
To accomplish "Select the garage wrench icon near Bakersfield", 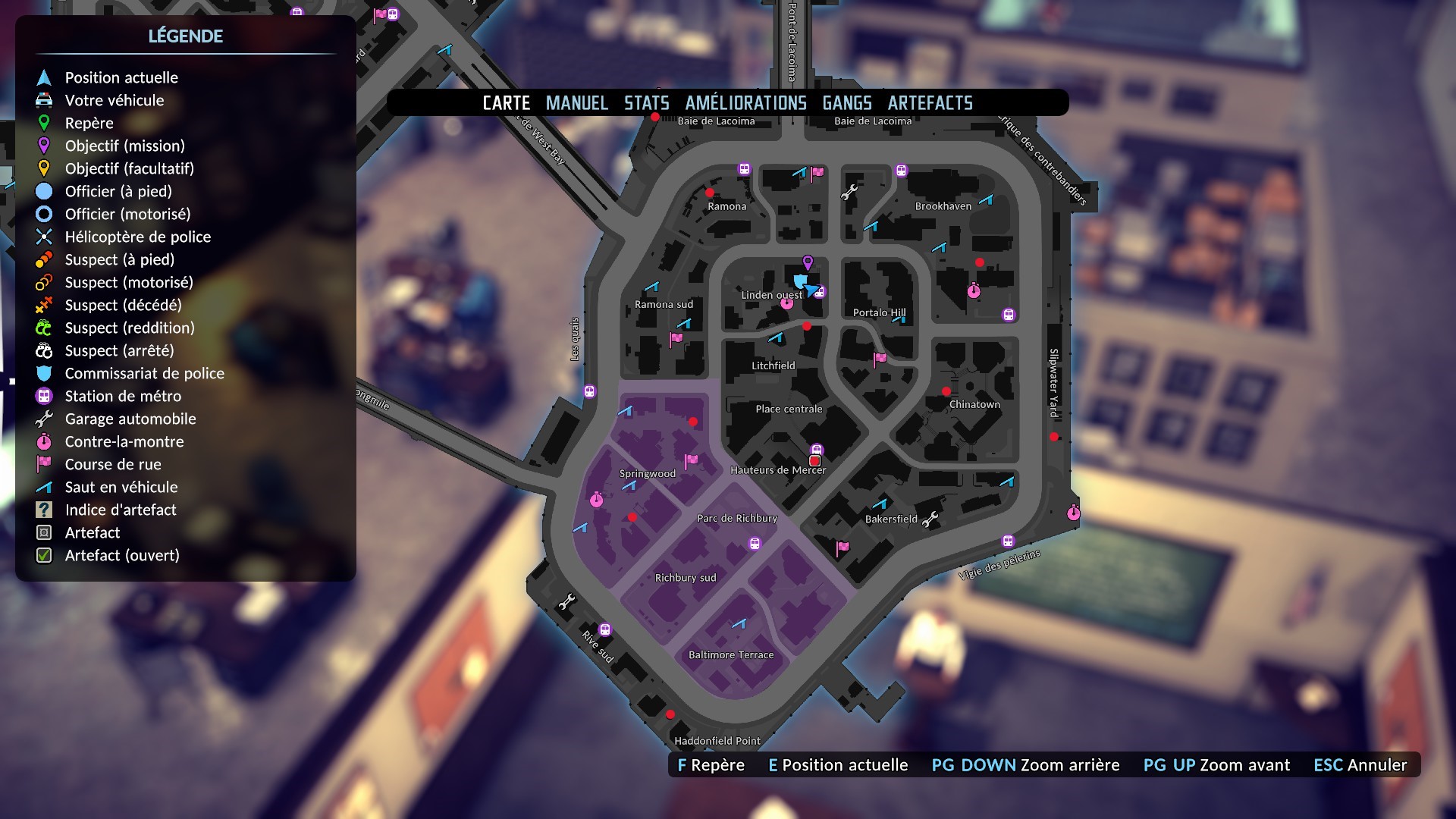I will point(931,520).
